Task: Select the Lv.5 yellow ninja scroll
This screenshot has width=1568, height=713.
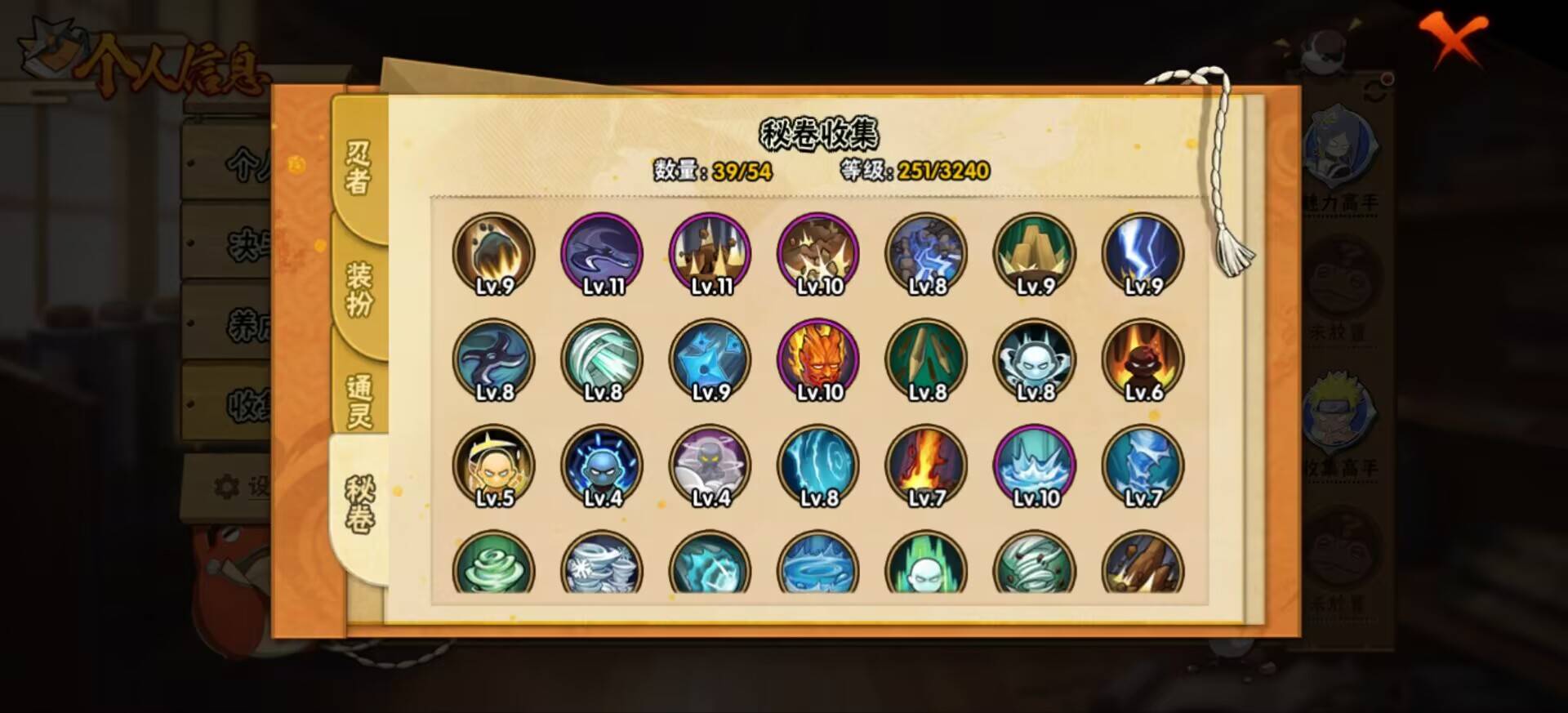Action: click(x=492, y=466)
